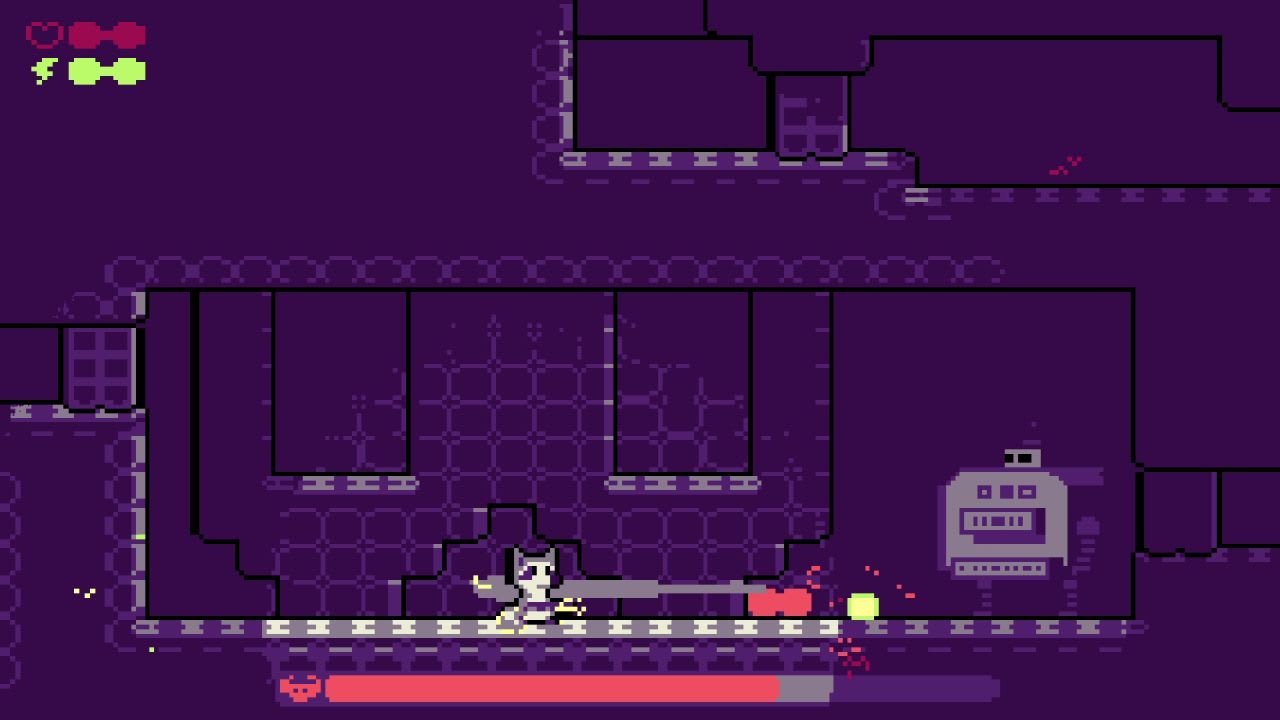Click the first green energy capsule
Image resolution: width=1280 pixels, height=720 pixels.
(x=85, y=70)
